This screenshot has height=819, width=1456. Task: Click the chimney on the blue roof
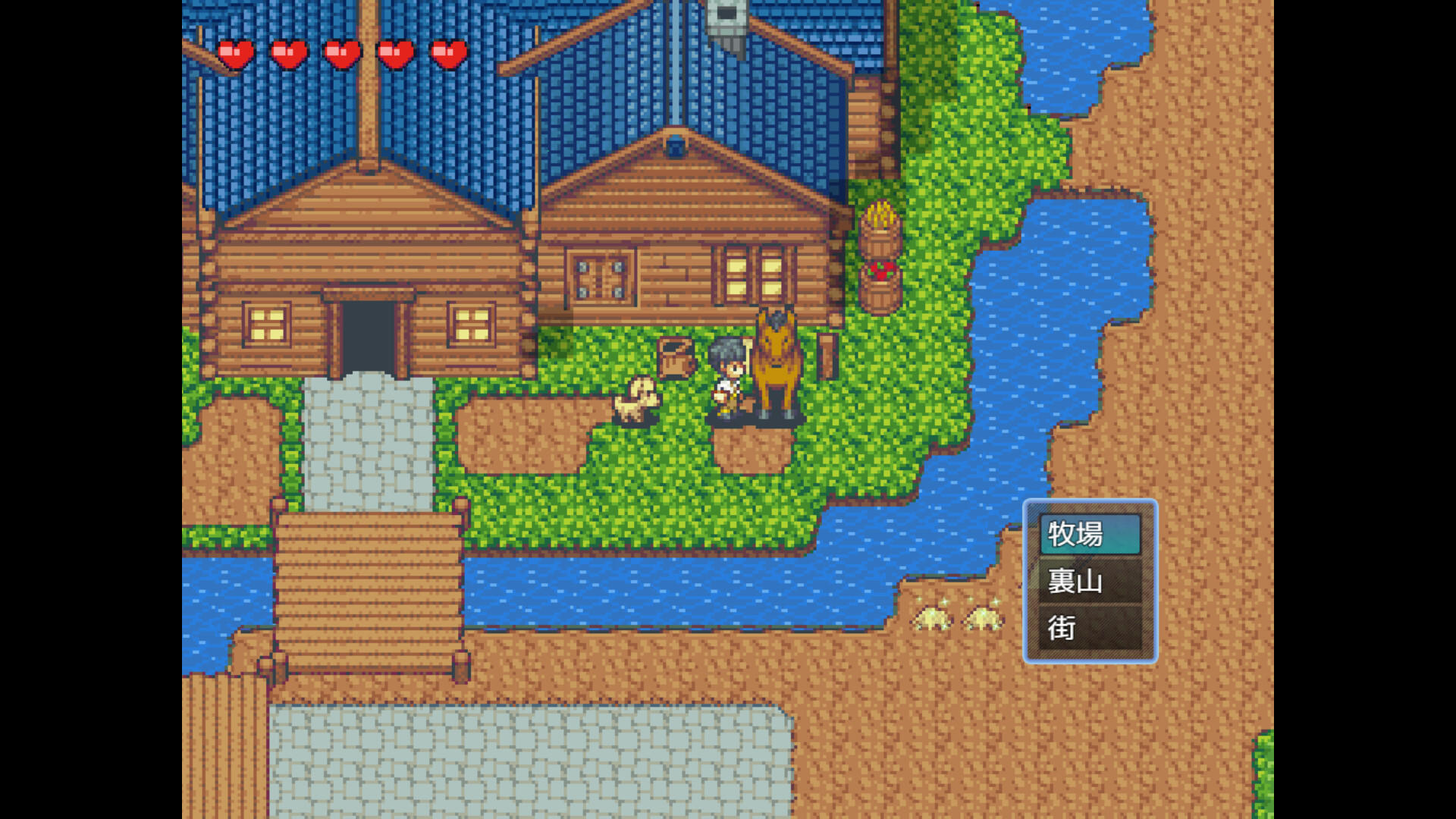pos(726,23)
